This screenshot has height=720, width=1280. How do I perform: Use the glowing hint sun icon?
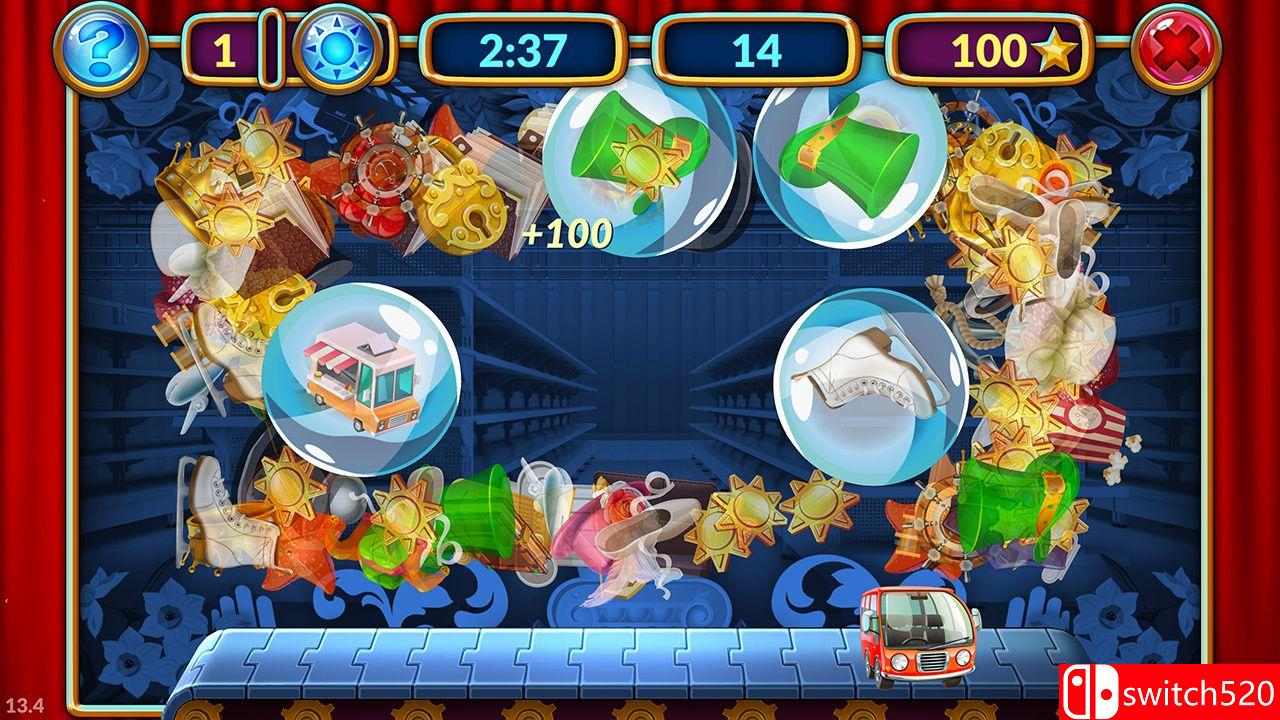click(335, 46)
